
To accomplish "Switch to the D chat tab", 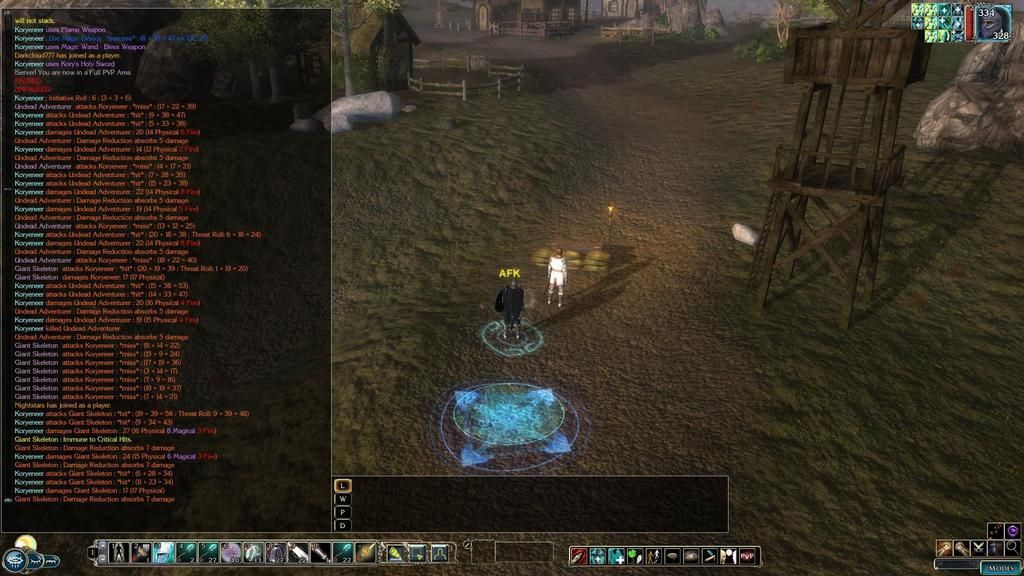I will (342, 525).
